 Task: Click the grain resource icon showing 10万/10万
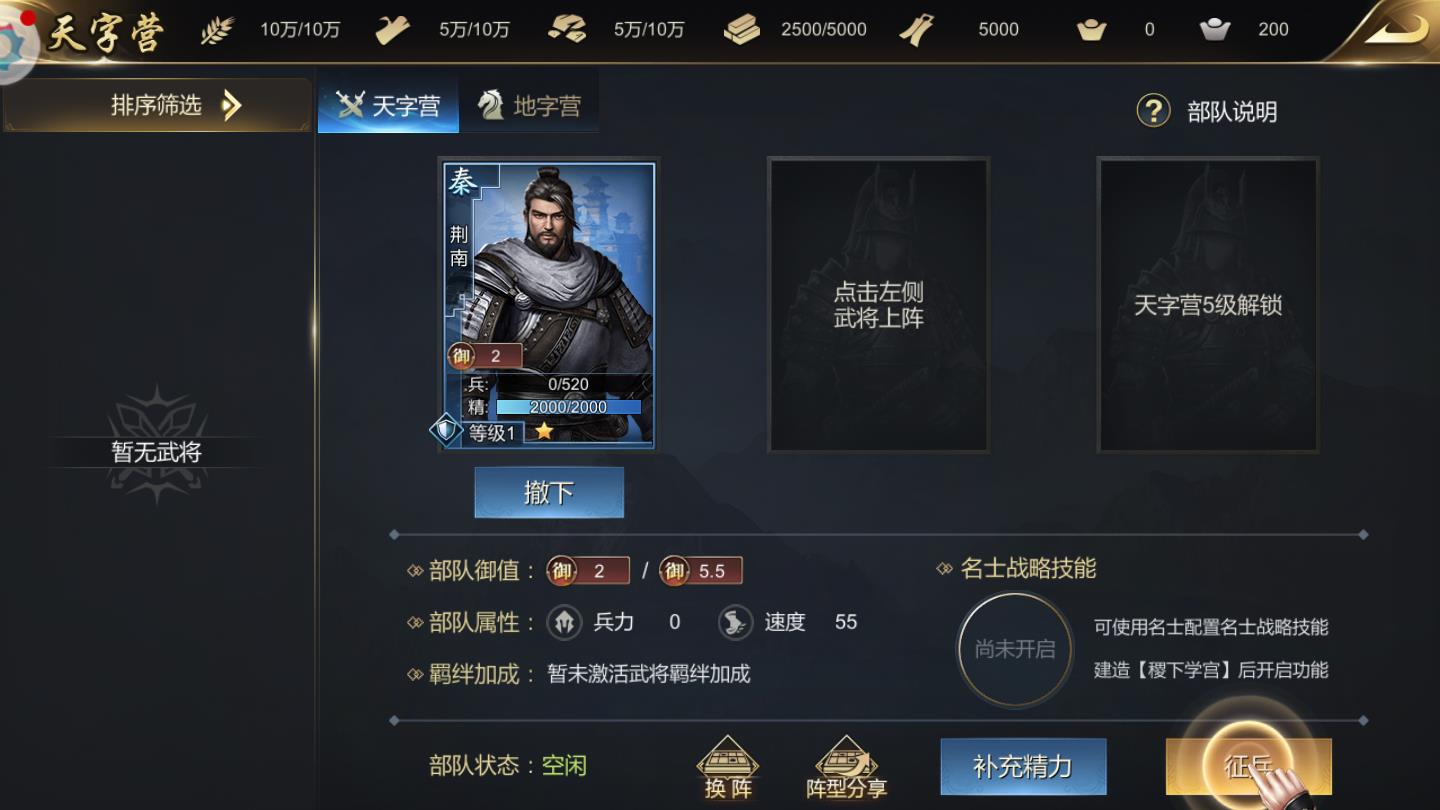(217, 29)
